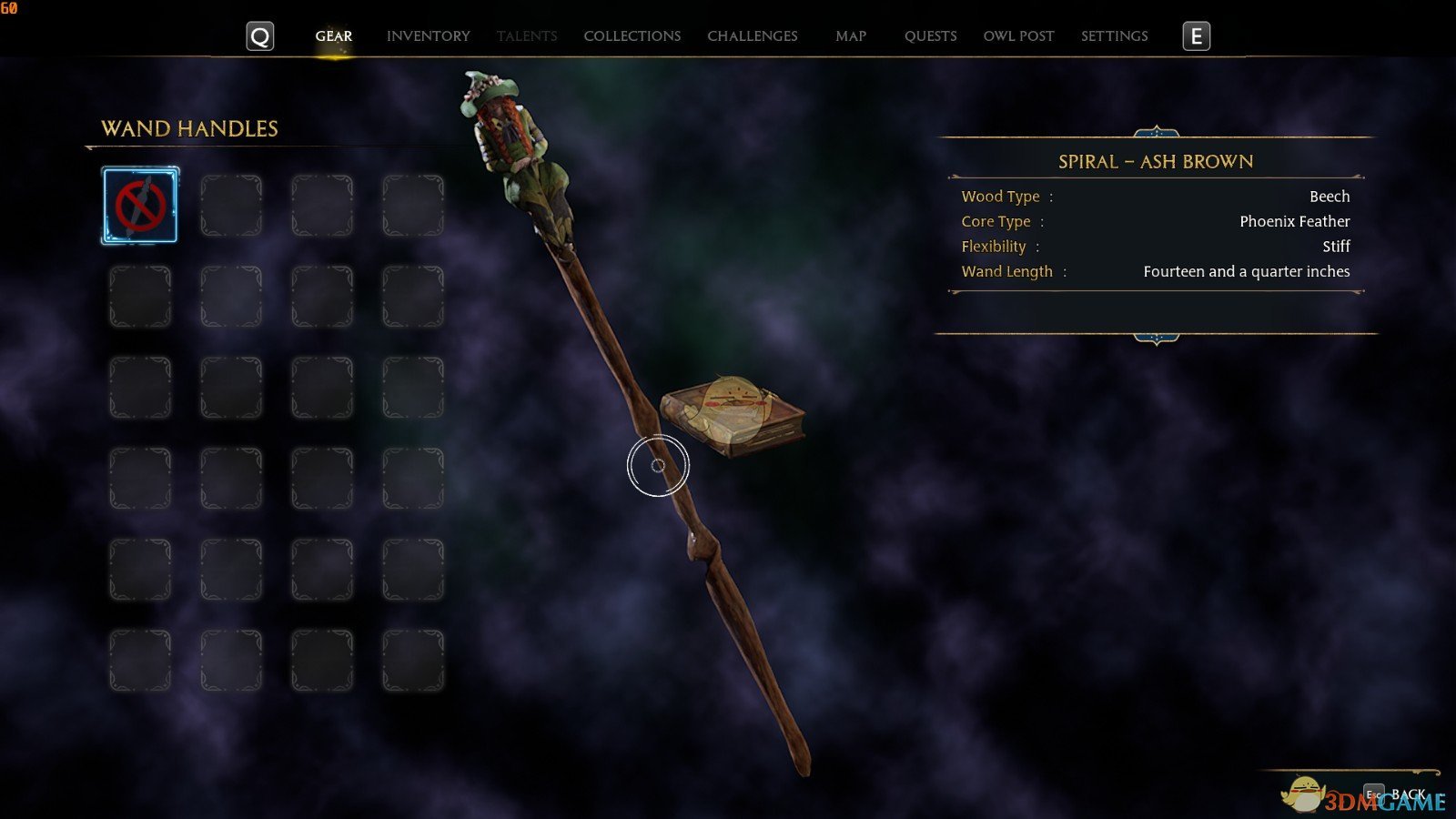Open the Collections tab

[x=632, y=35]
